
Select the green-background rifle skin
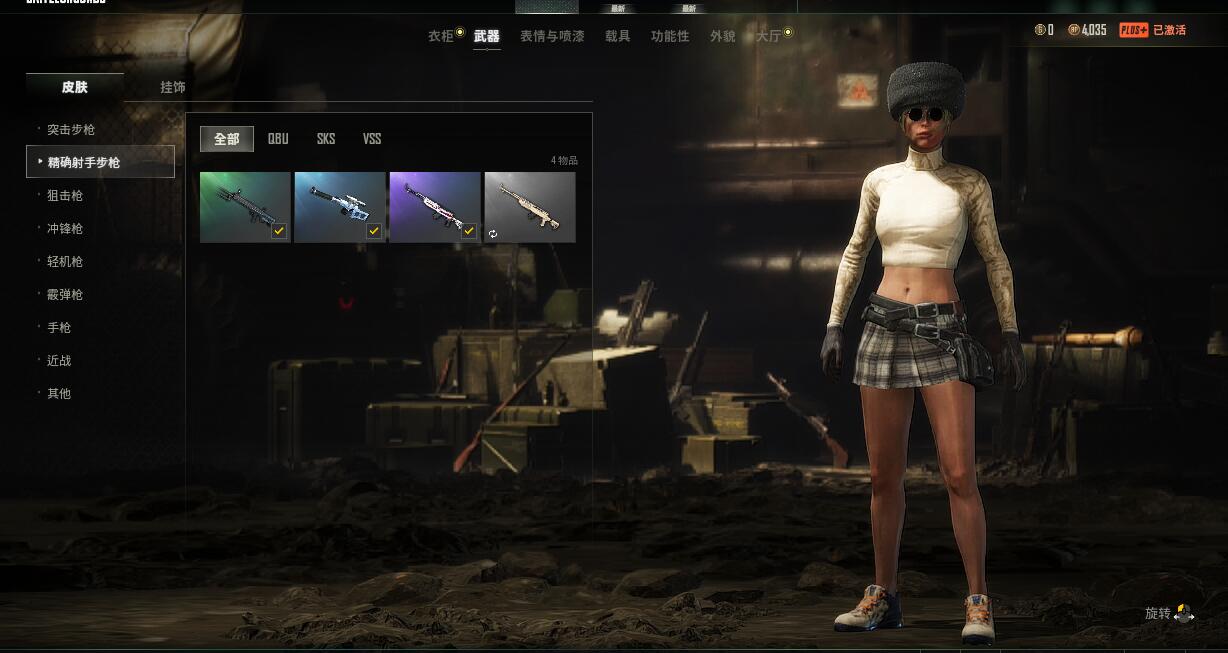[245, 207]
